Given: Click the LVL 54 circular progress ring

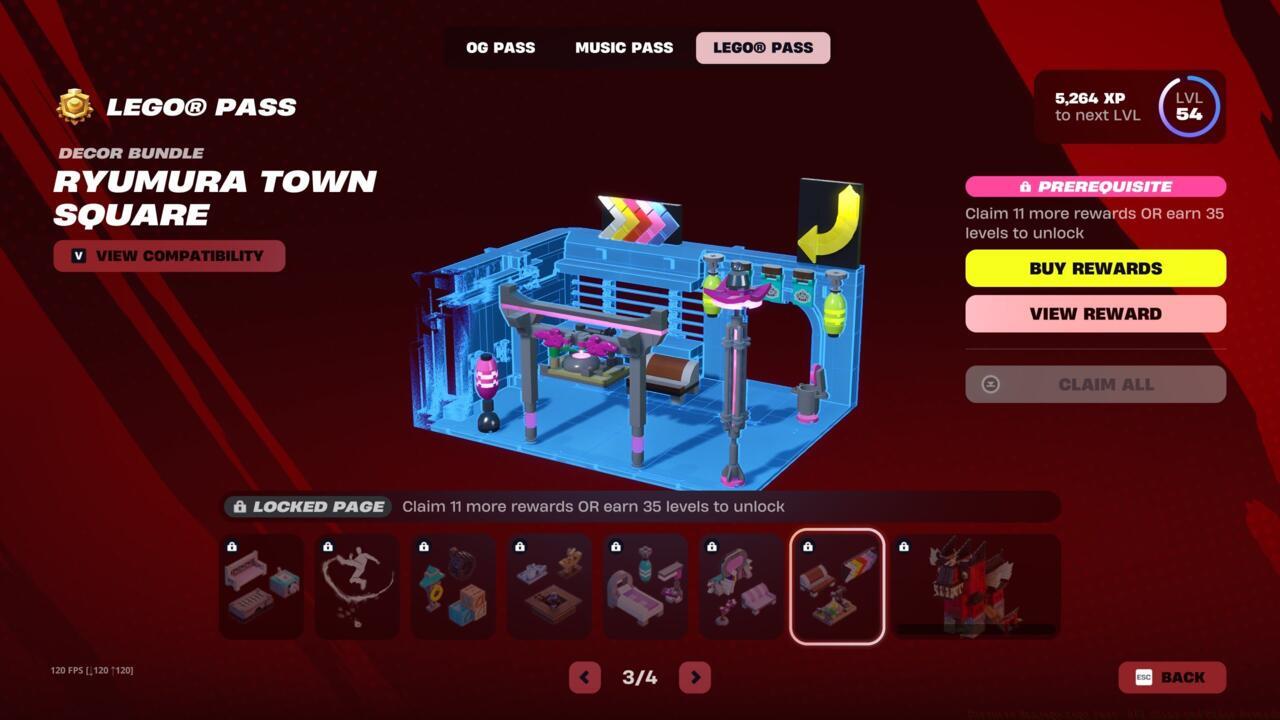Looking at the screenshot, I should tap(1188, 107).
